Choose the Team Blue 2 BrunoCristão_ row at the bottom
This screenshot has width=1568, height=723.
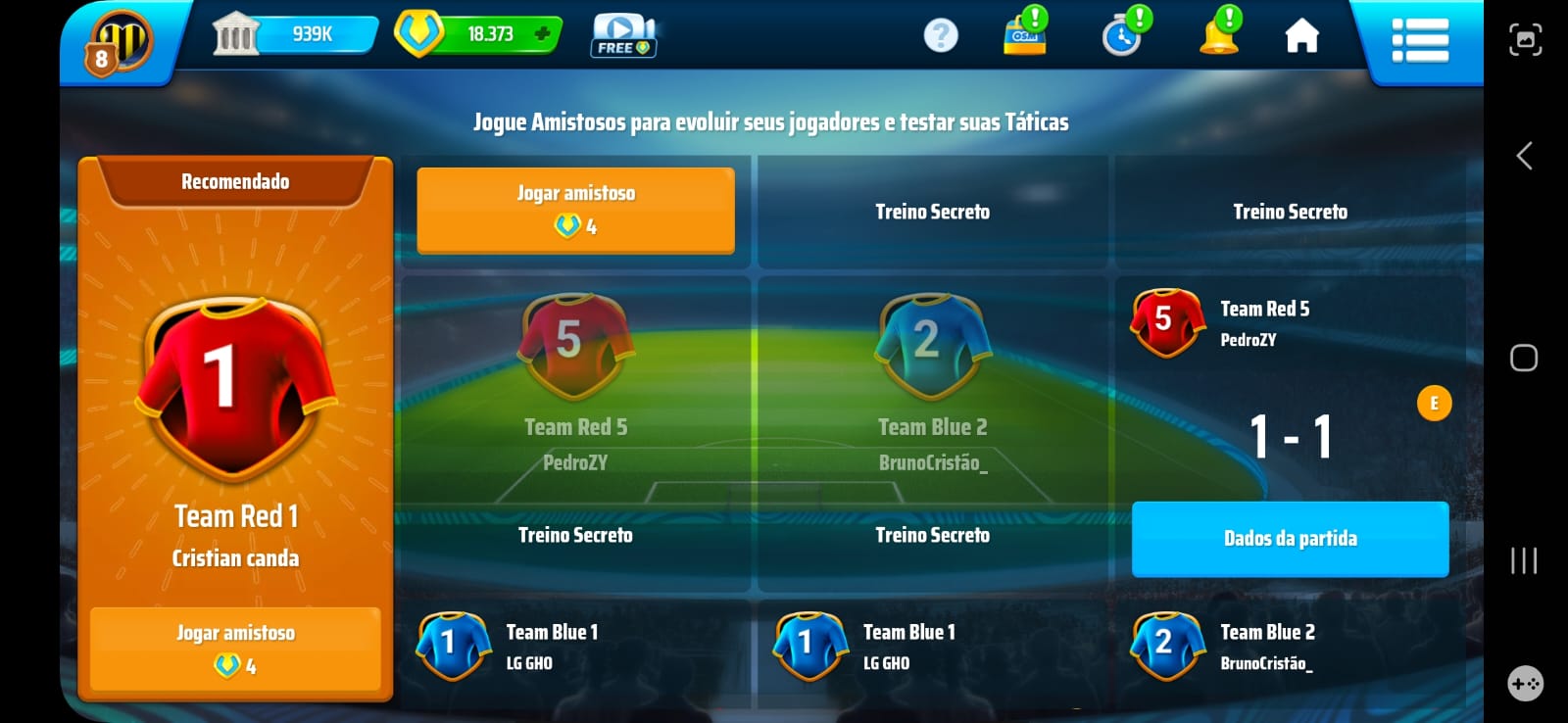point(1290,647)
